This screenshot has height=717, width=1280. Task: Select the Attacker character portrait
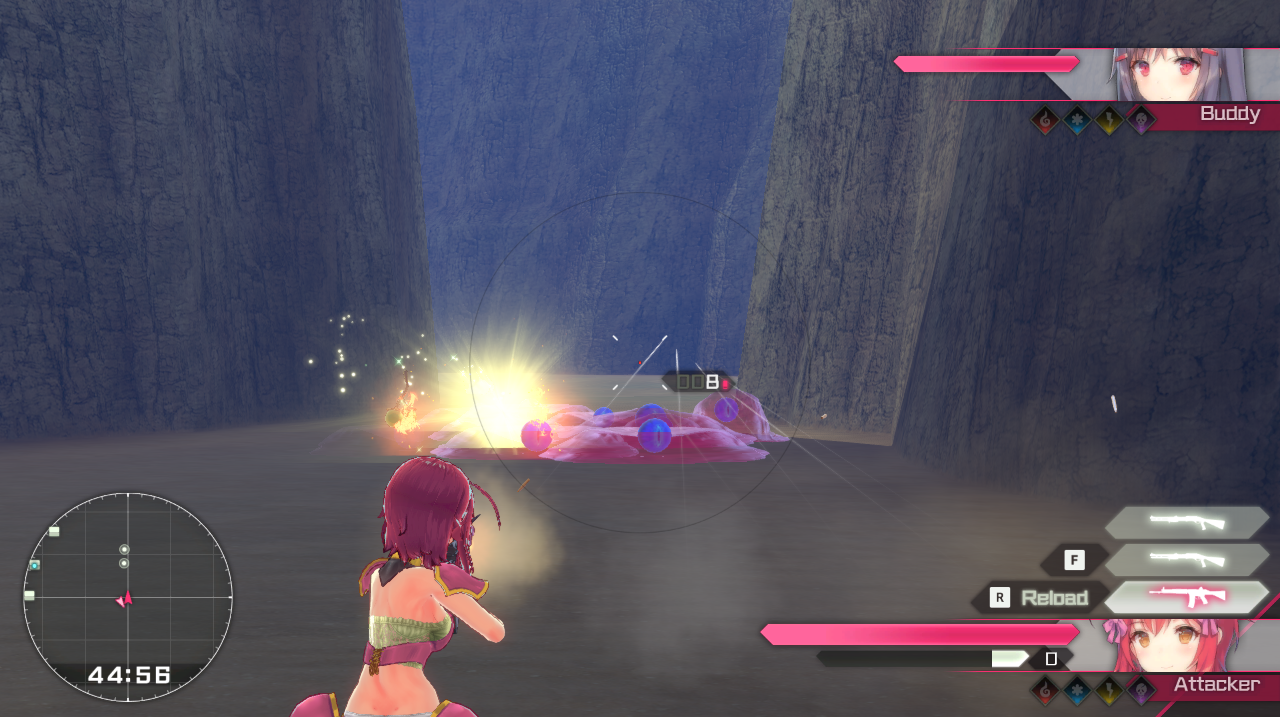point(1171,646)
